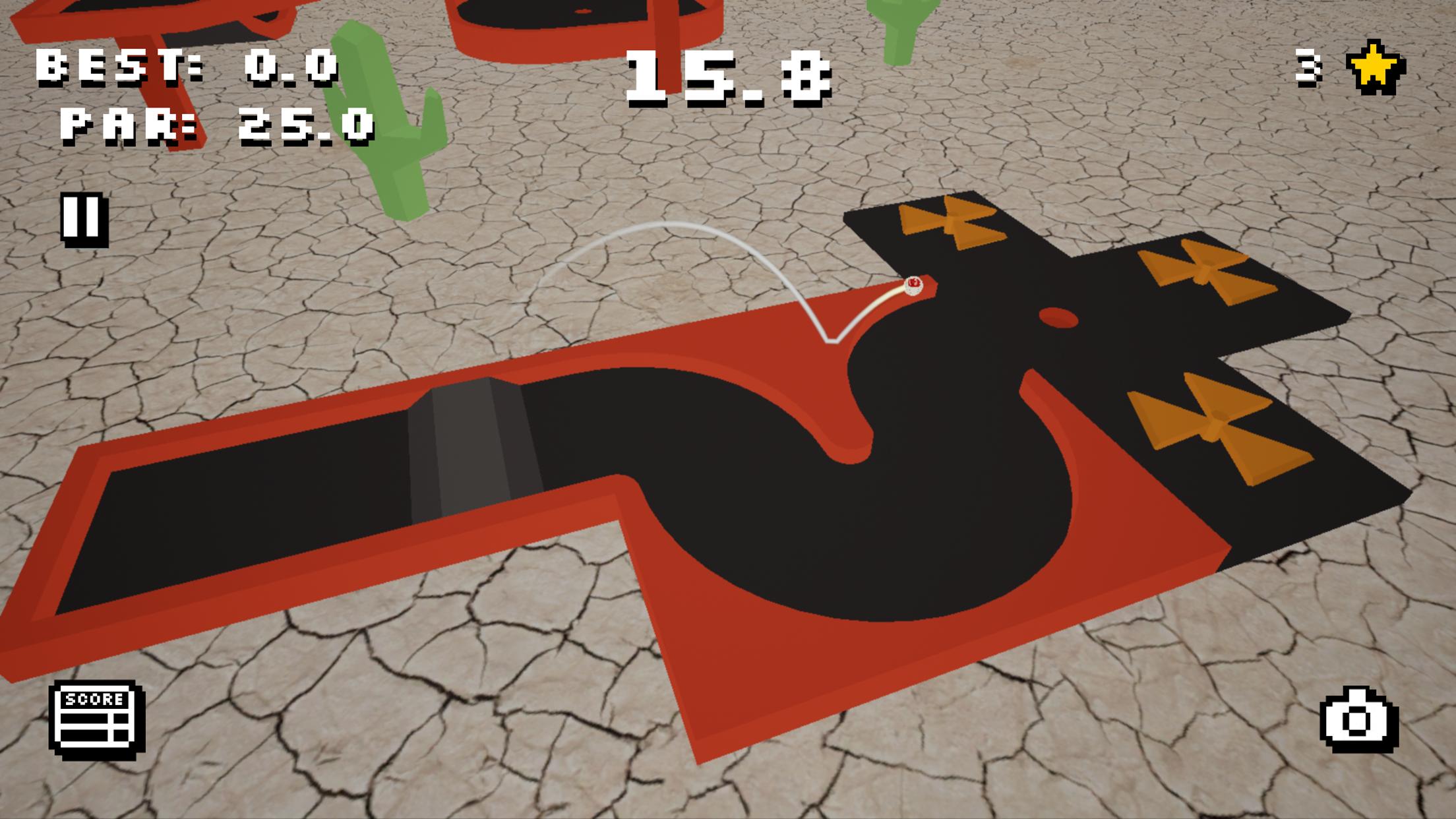Open the SCORE board panel
The height and width of the screenshot is (819, 1456).
[98, 720]
